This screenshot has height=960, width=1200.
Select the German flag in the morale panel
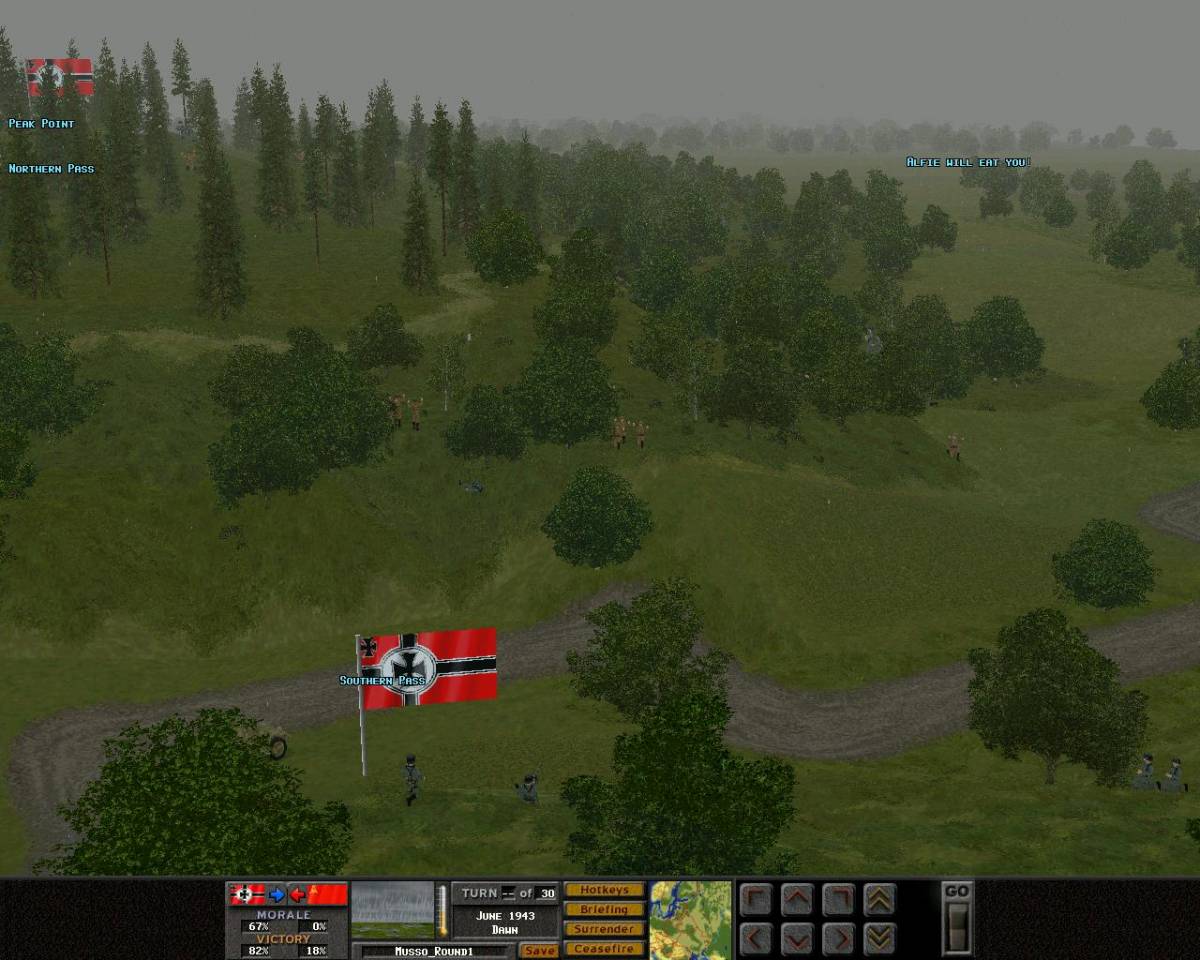tap(247, 894)
